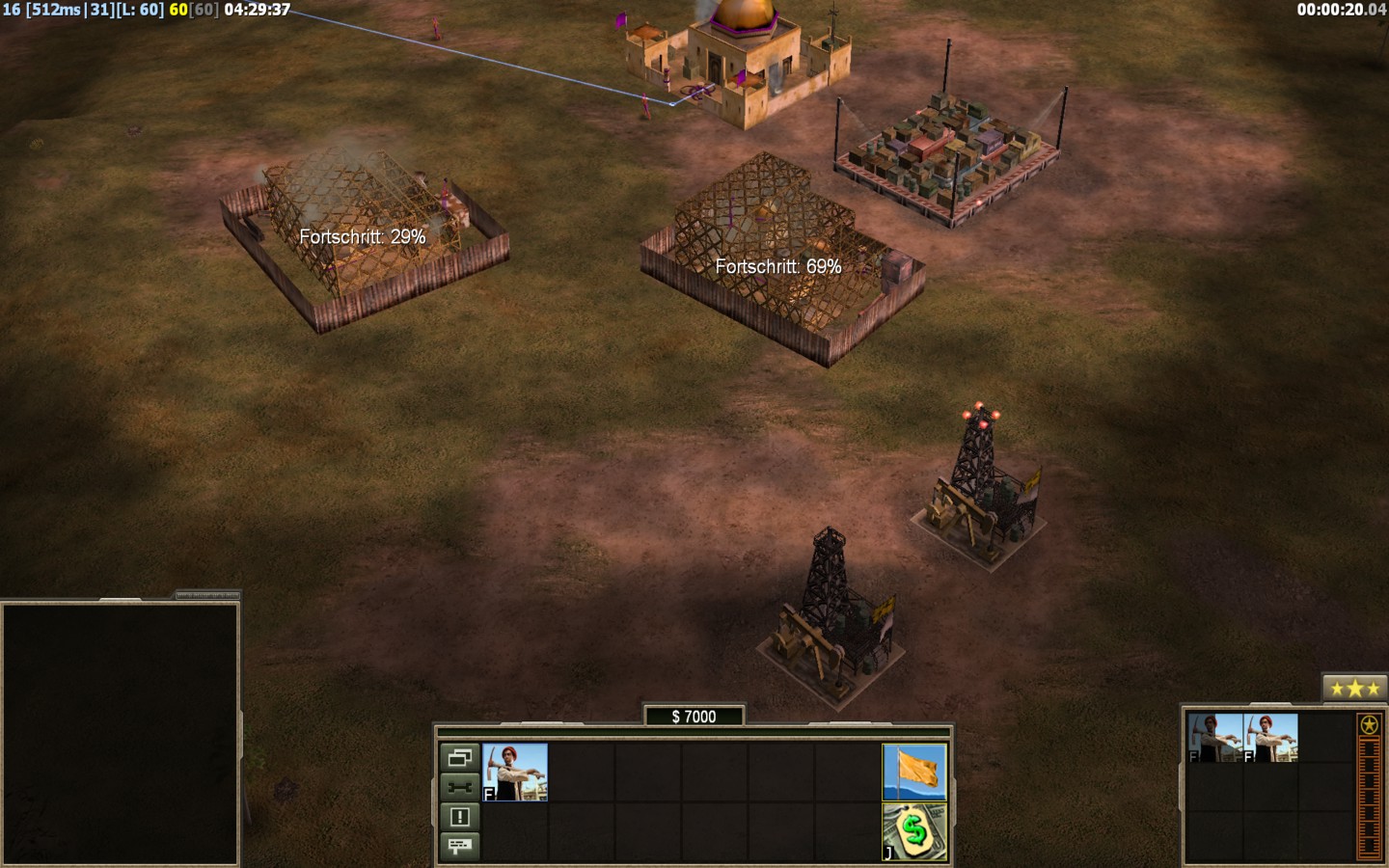Set the rally point with orange flag
Viewport: 1389px width, 868px height.
point(914,772)
